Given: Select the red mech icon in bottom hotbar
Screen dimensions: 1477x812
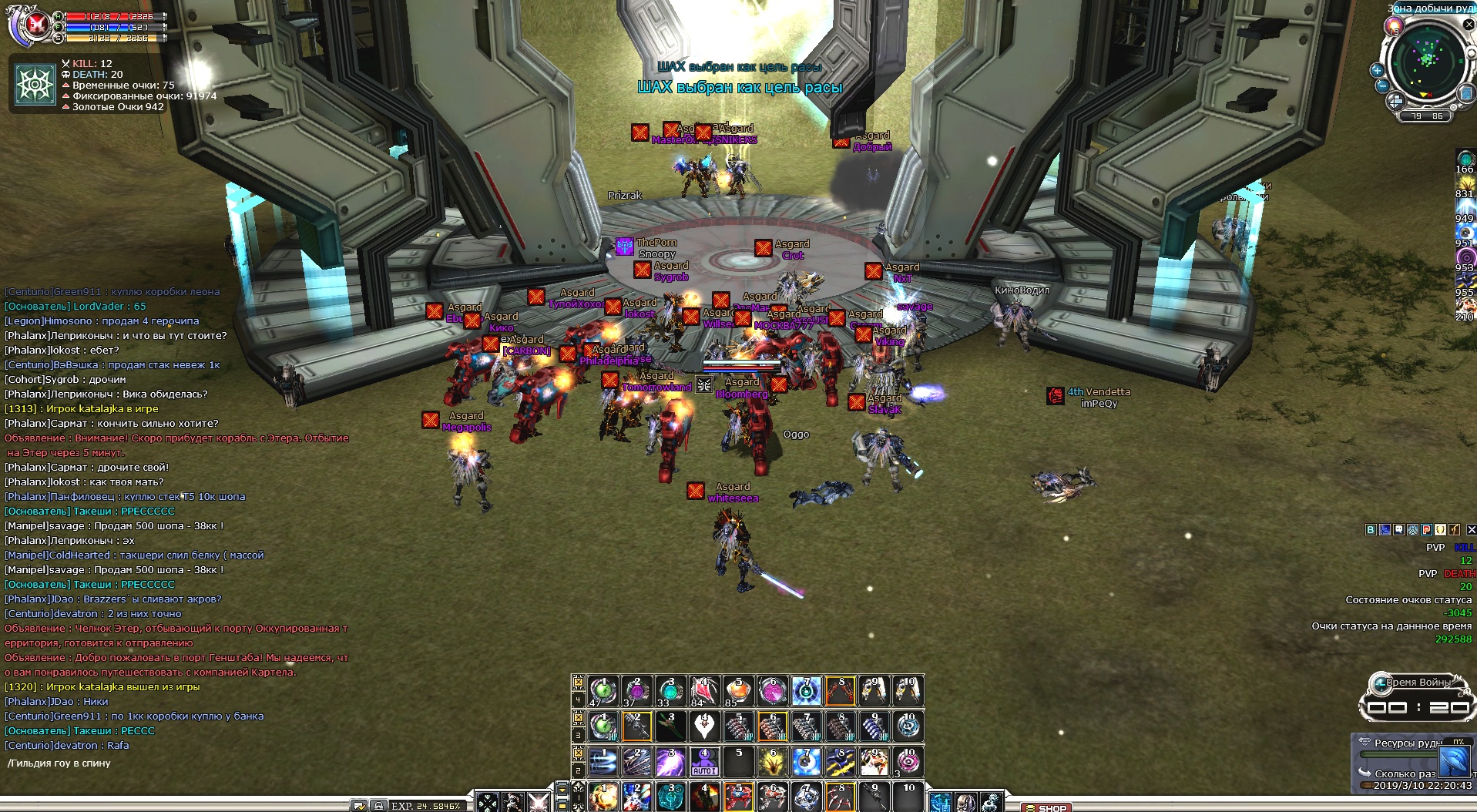Looking at the screenshot, I should pos(737,797).
